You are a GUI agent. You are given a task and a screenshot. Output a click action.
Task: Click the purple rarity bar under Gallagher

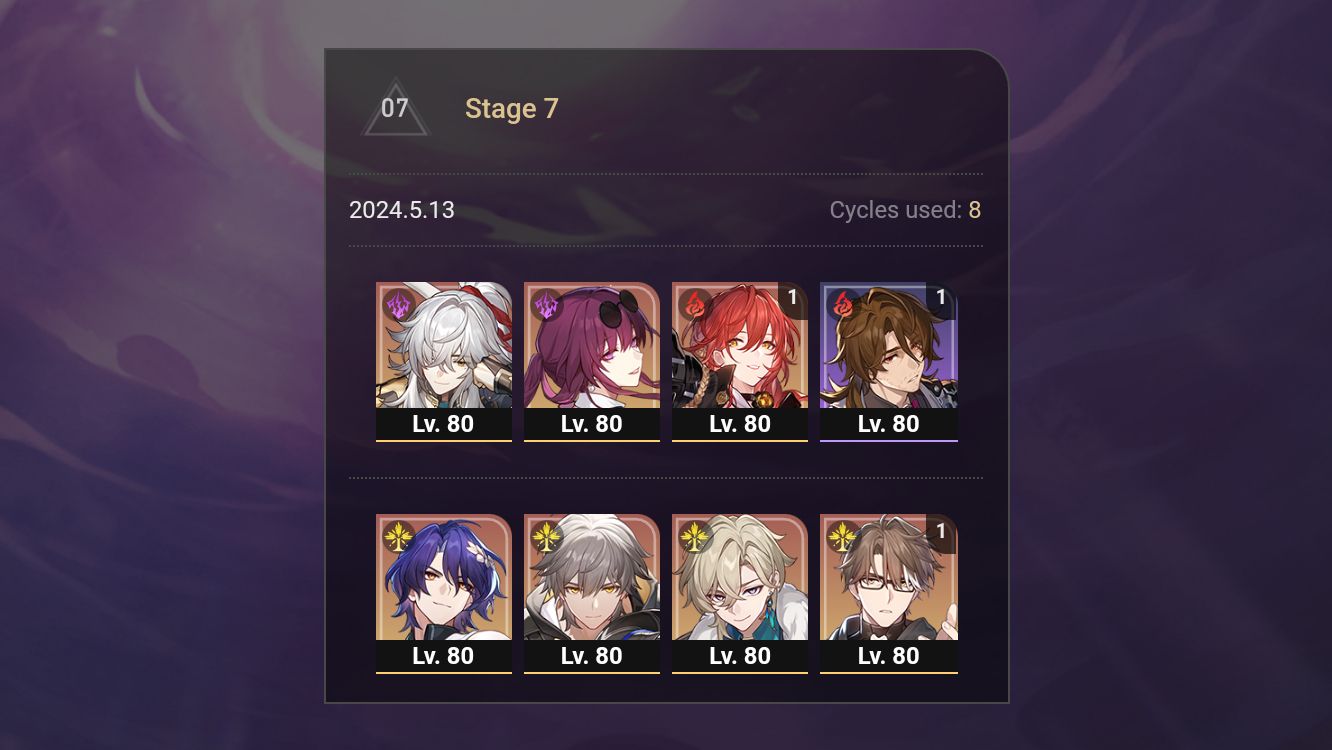(889, 441)
